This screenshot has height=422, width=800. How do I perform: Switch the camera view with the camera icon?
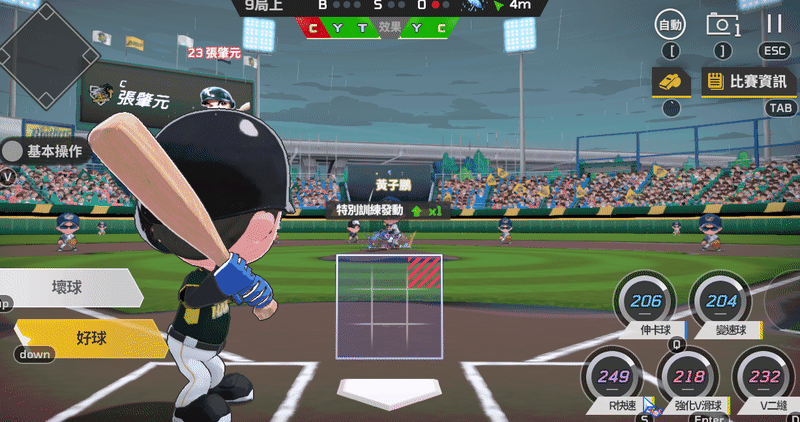[x=722, y=24]
